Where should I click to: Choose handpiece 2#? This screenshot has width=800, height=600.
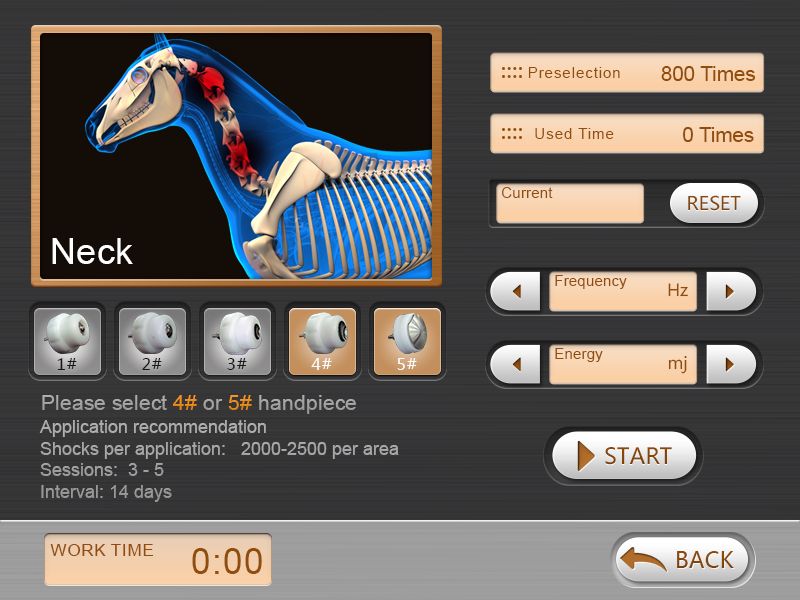coord(152,341)
